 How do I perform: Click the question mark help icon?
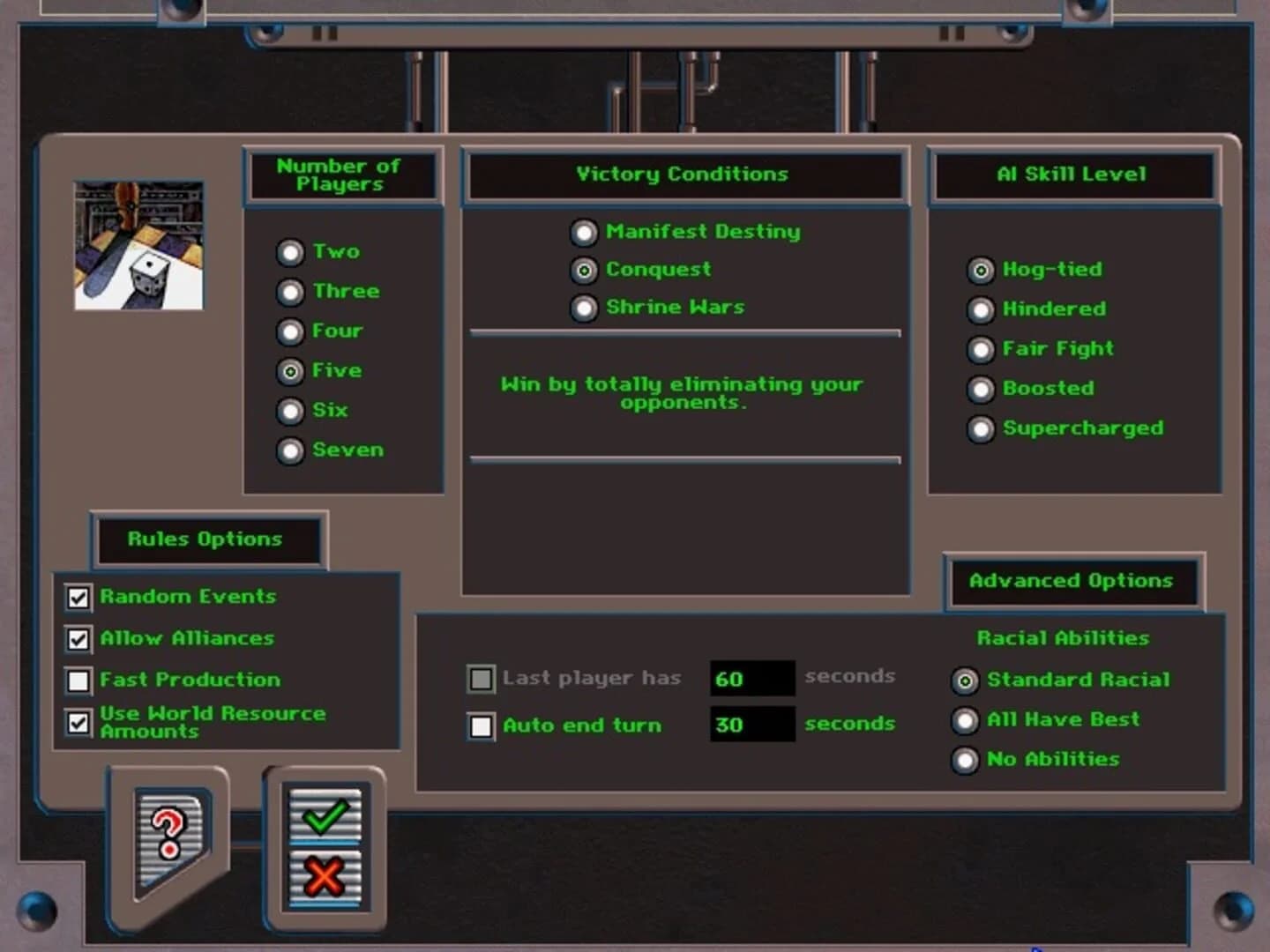pos(167,834)
